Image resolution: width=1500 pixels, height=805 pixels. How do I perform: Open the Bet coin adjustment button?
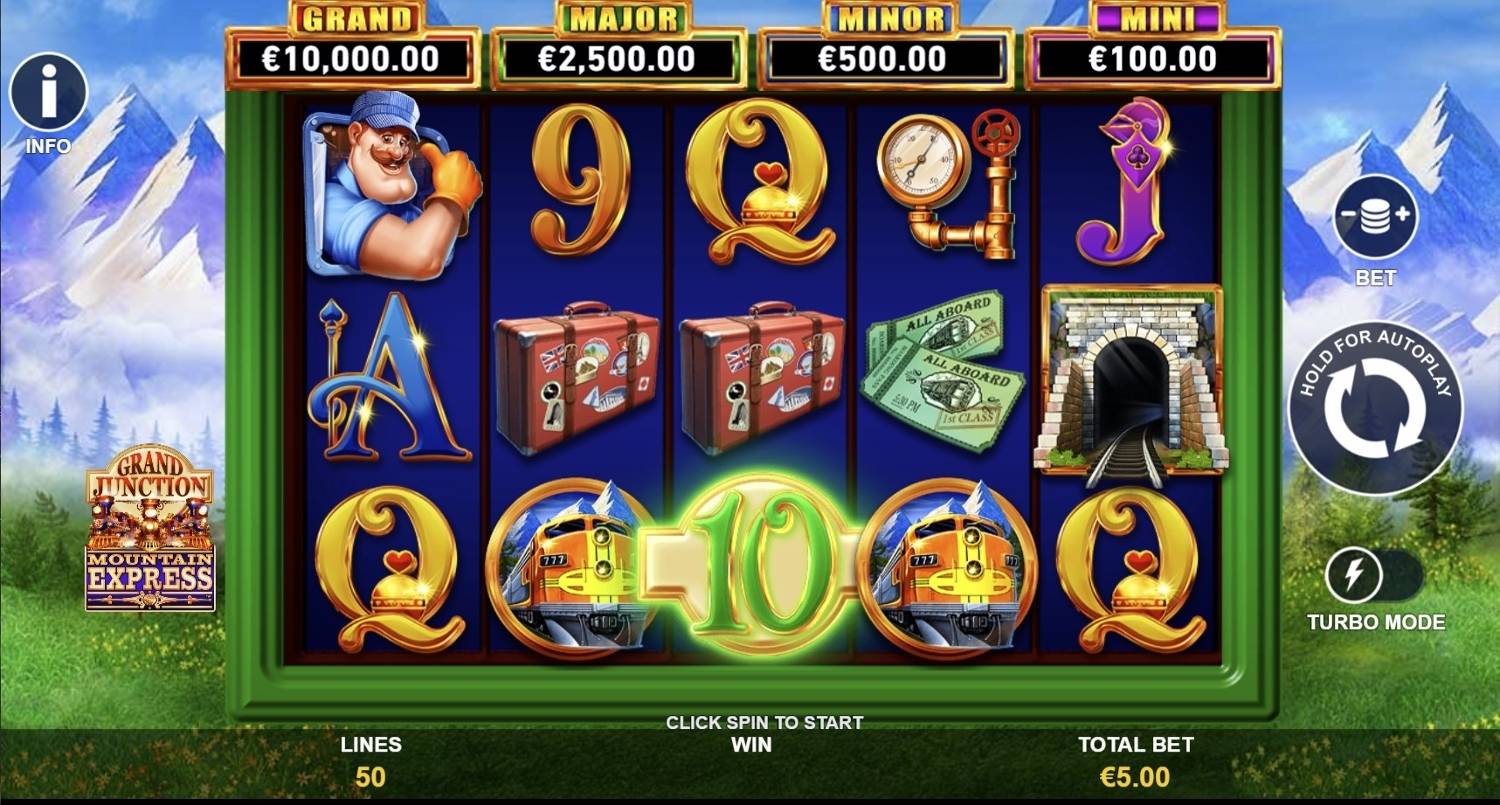pyautogui.click(x=1375, y=217)
